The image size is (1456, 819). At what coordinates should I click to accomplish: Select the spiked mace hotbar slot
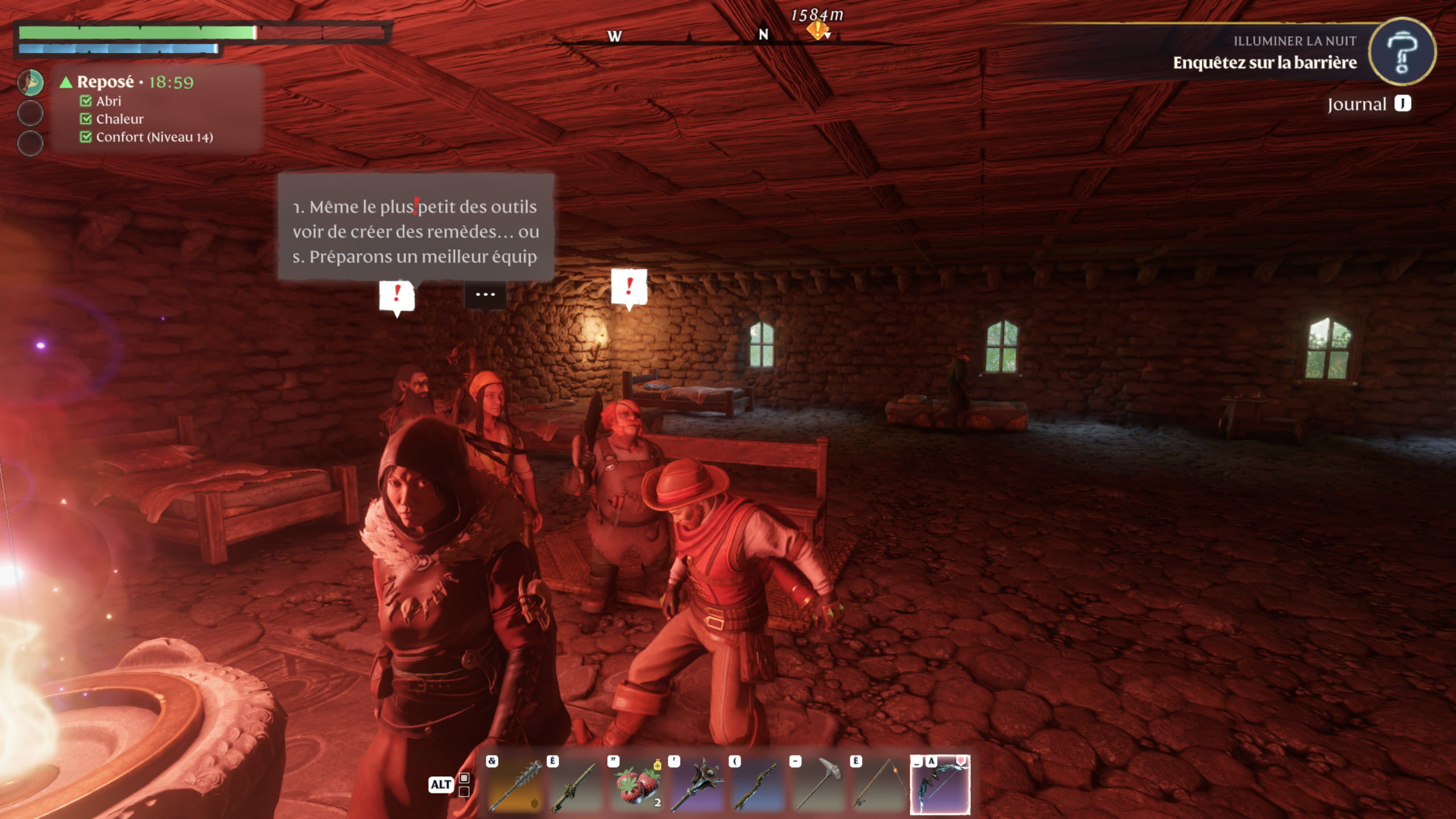pyautogui.click(x=697, y=785)
